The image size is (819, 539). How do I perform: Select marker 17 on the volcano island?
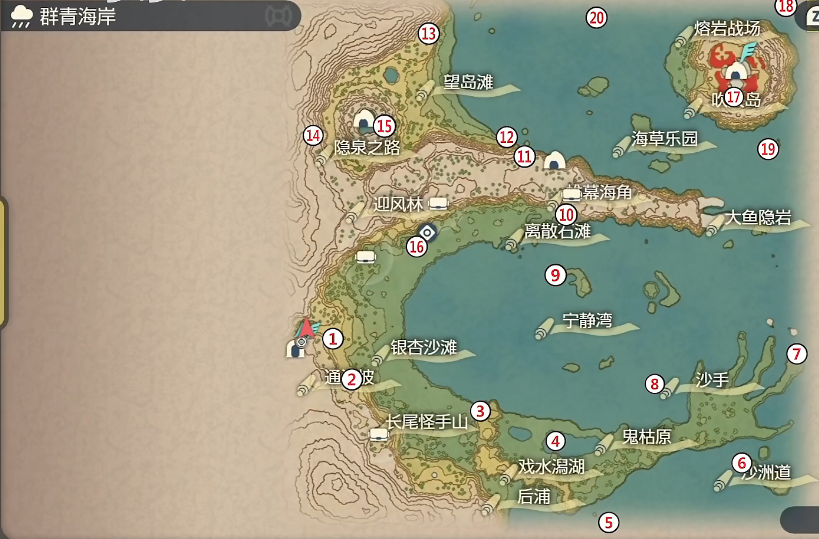(734, 97)
